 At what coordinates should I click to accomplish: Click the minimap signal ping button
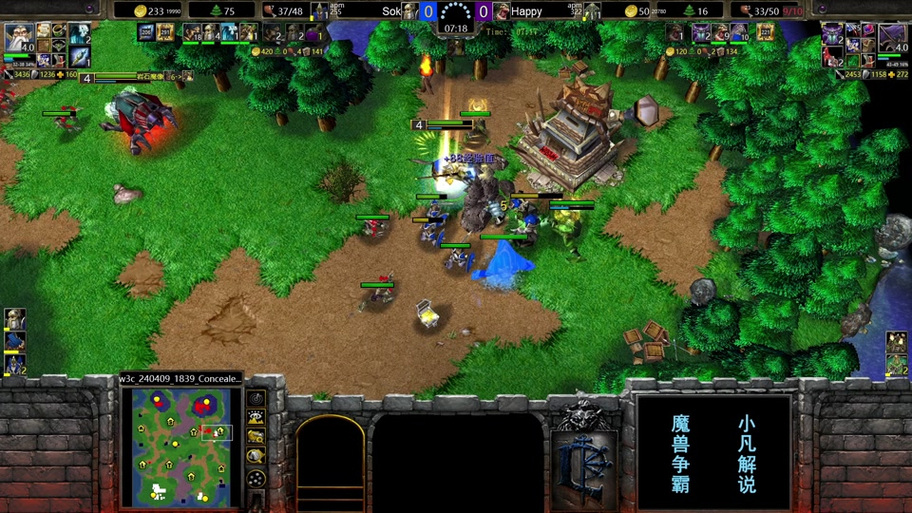point(255,398)
